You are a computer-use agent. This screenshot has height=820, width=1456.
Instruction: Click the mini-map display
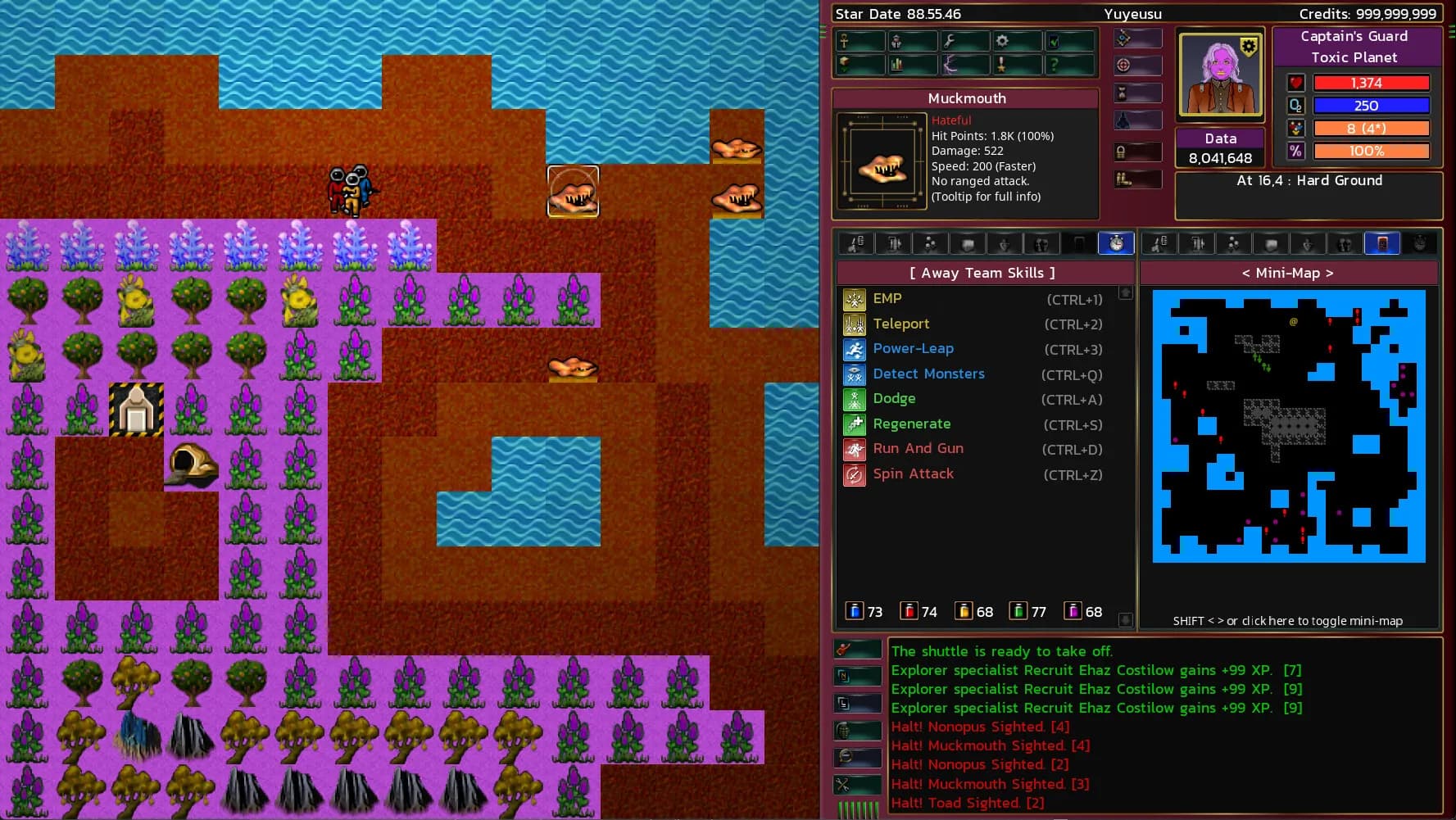[1288, 426]
